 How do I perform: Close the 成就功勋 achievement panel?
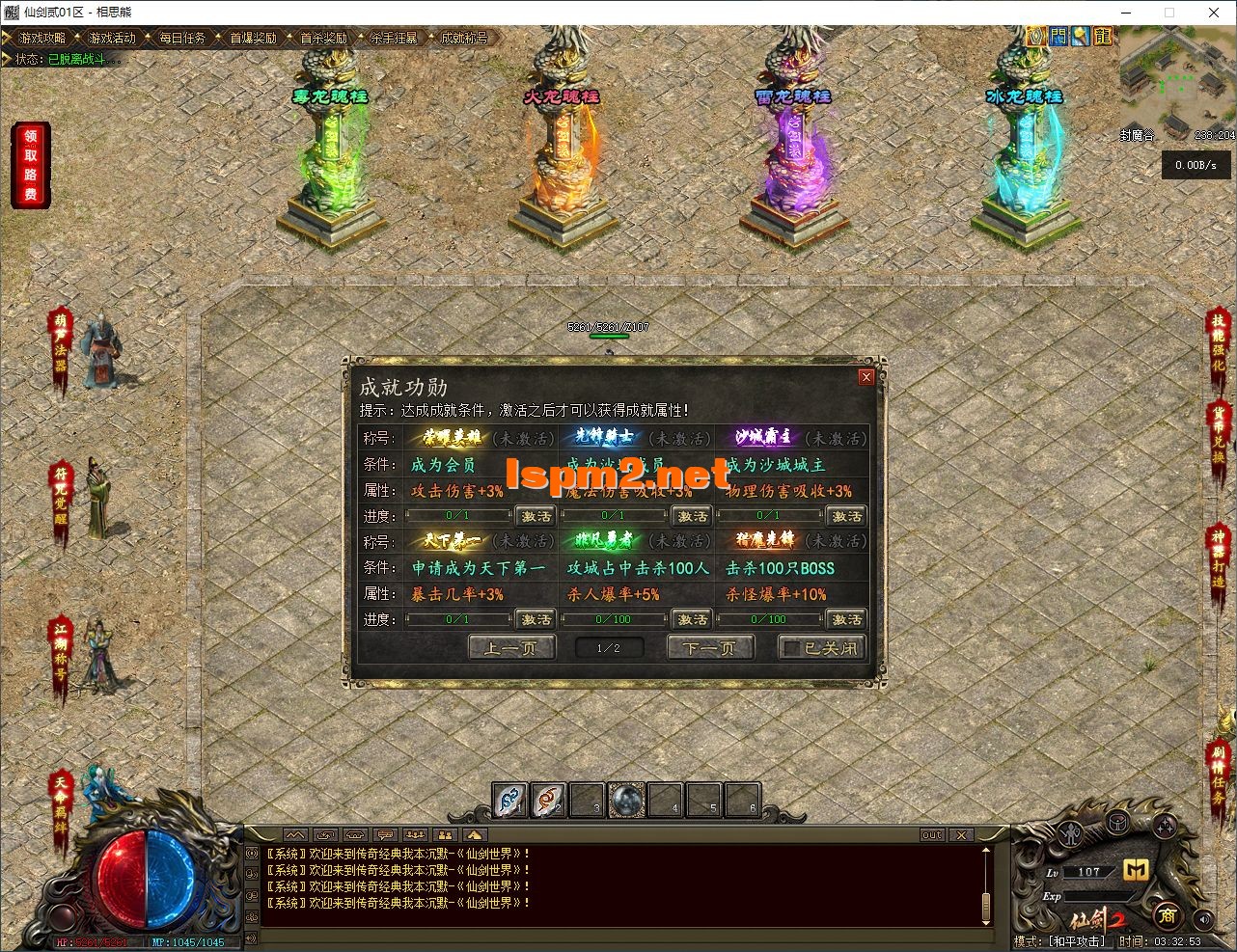click(866, 377)
